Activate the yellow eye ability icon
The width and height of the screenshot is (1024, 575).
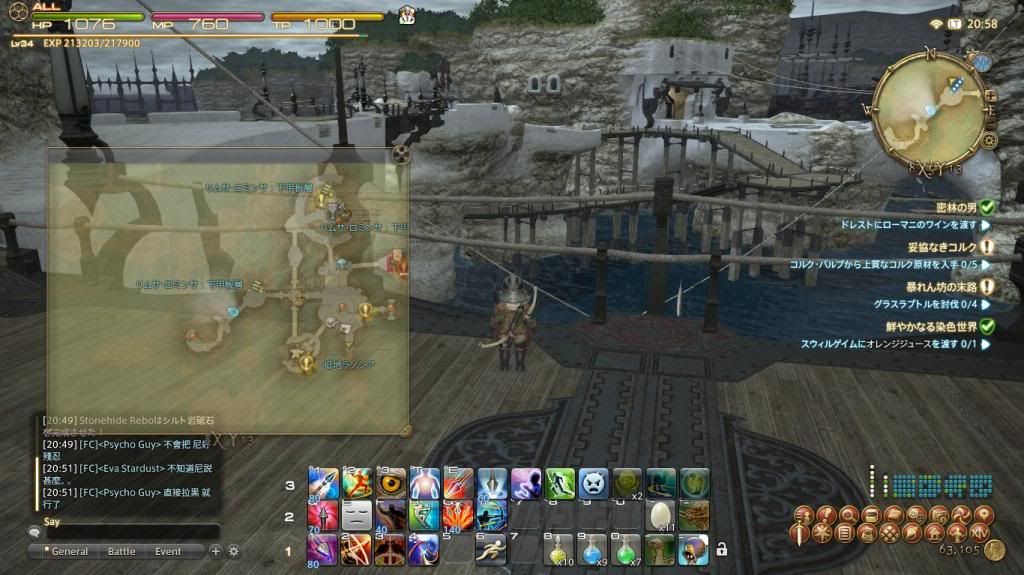(x=391, y=483)
